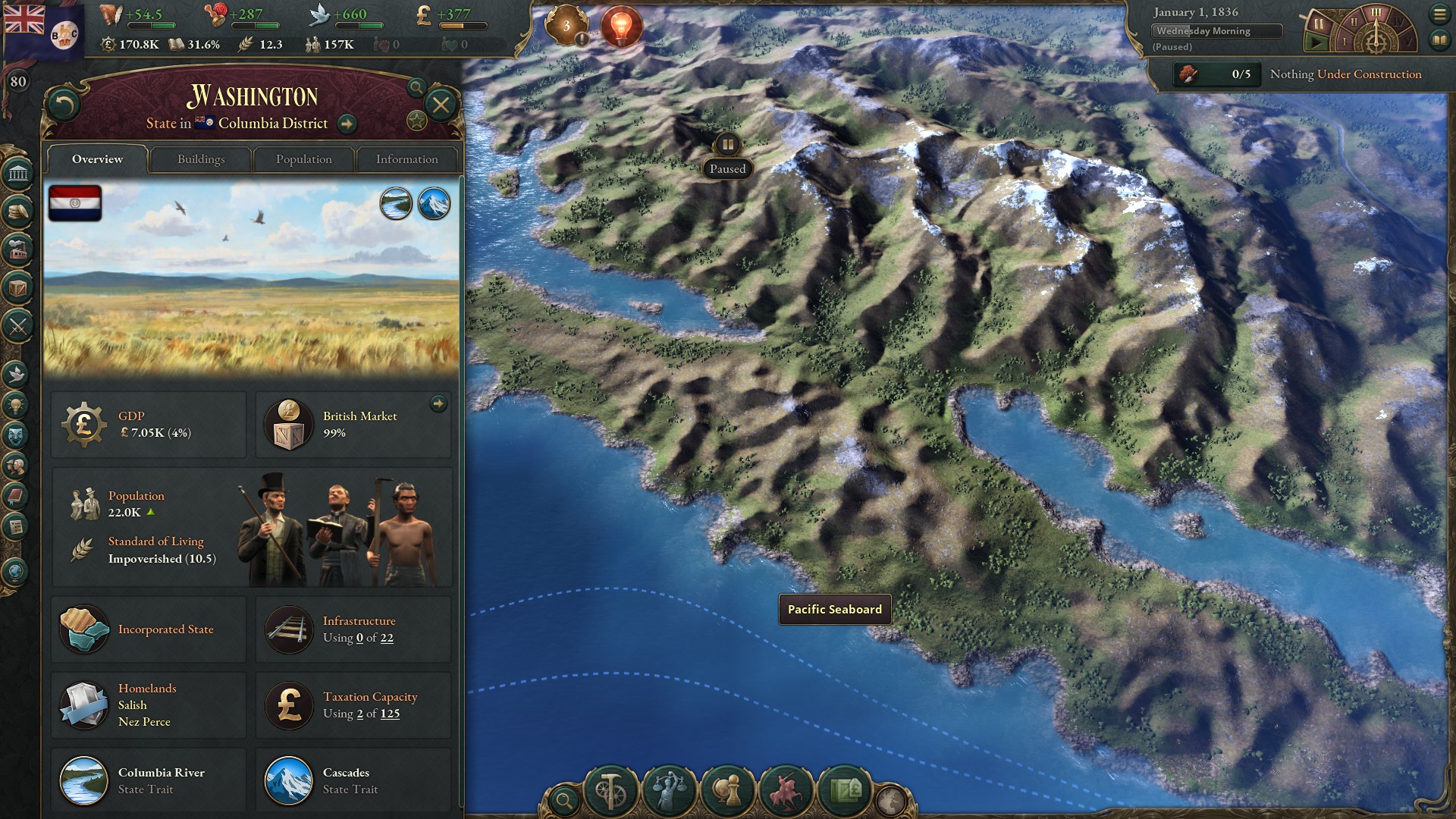Image resolution: width=1456 pixels, height=819 pixels.
Task: Open the political lens scales icon
Action: pos(667,791)
